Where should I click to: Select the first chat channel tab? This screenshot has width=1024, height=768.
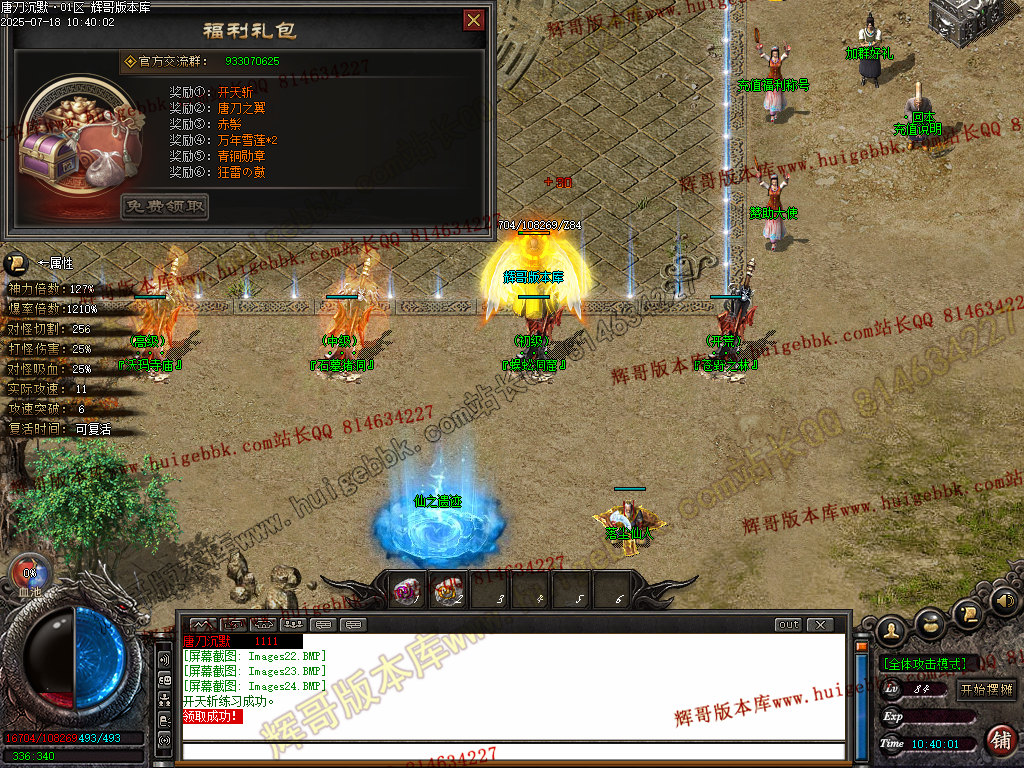203,625
